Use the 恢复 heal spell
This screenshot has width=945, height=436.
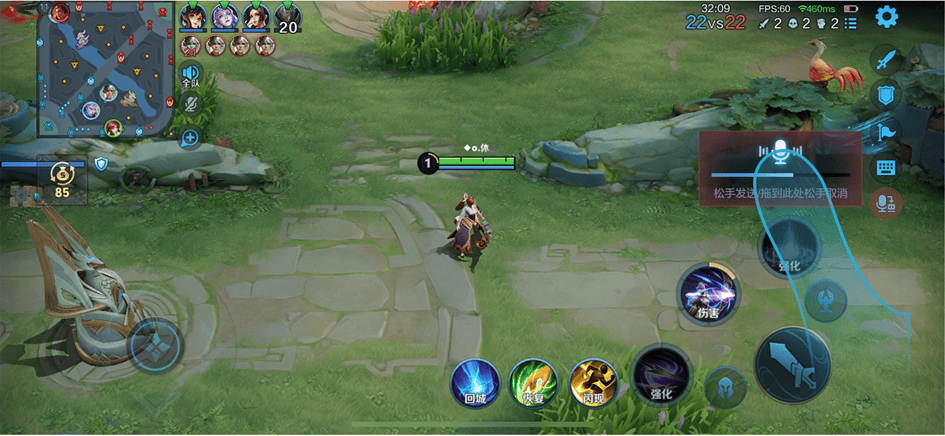[533, 383]
